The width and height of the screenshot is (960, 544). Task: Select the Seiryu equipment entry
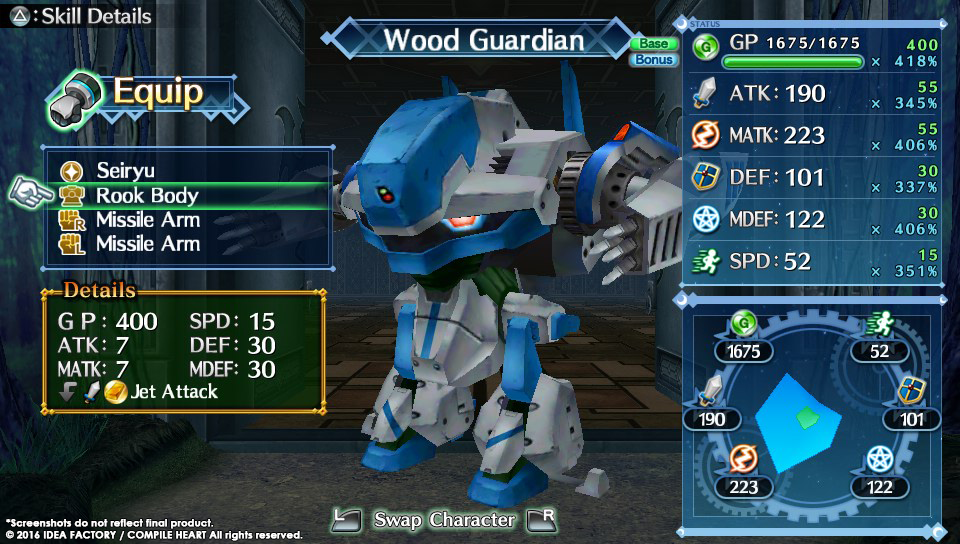click(x=128, y=171)
